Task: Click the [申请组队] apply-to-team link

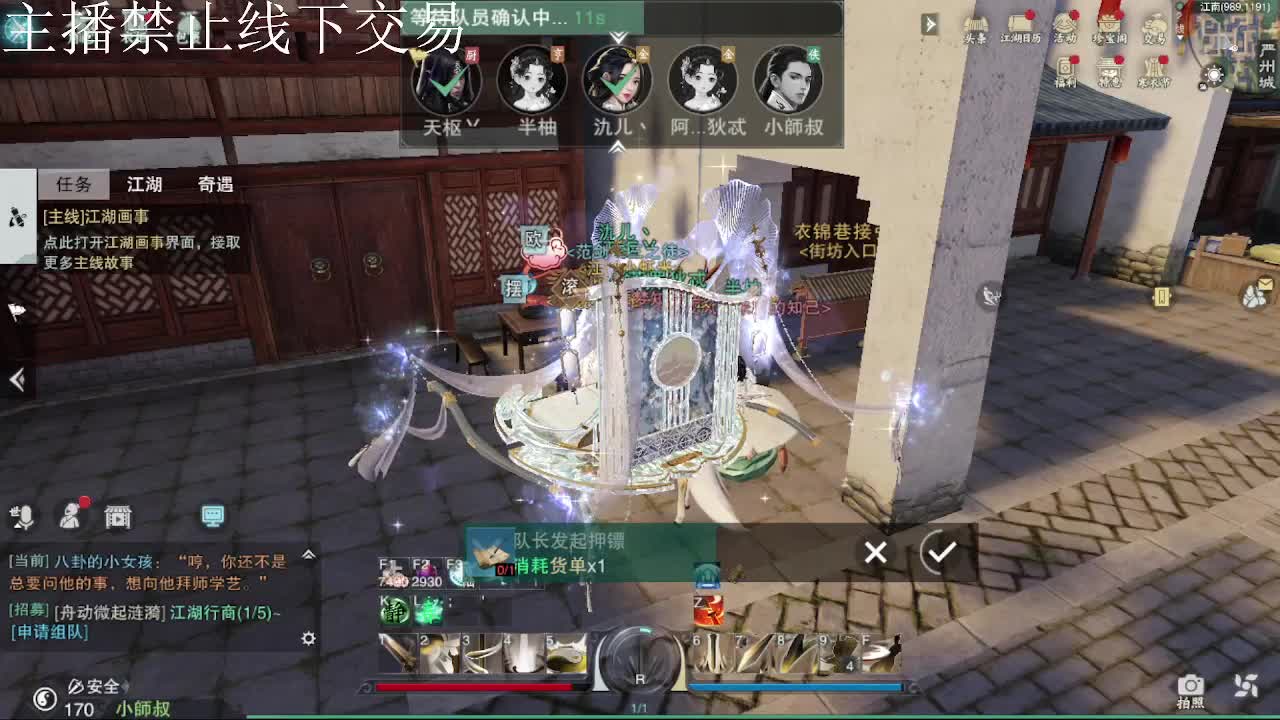Action: pyautogui.click(x=48, y=631)
